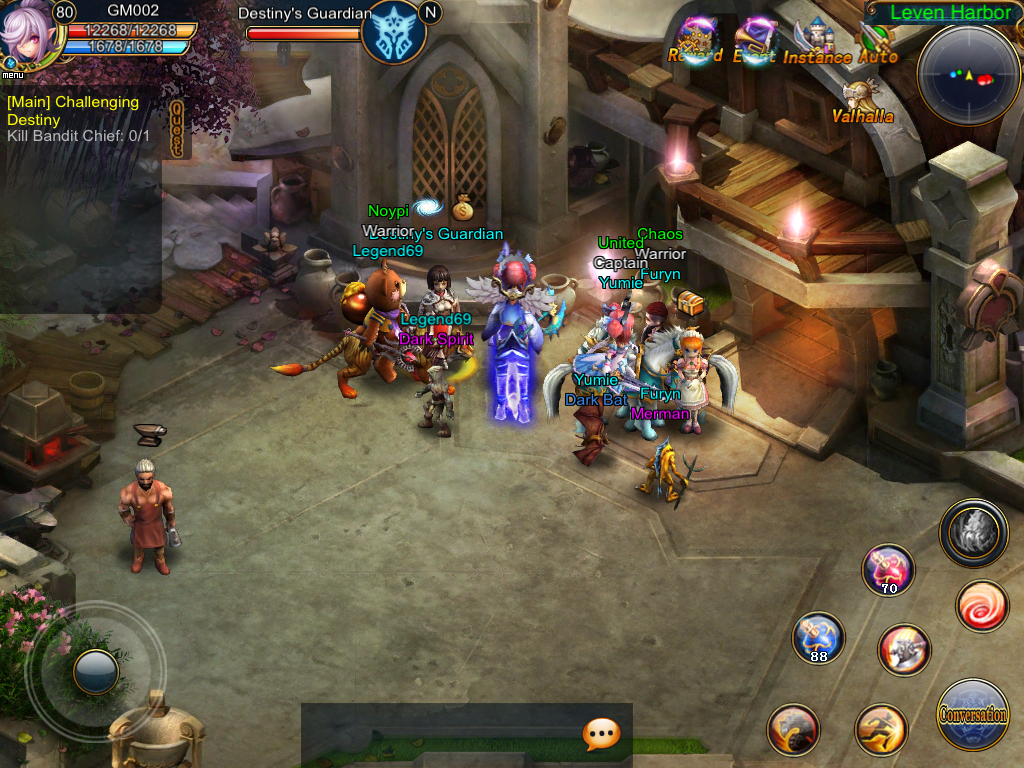Open the Event menu
Screen dimensions: 1024x768
(x=755, y=40)
